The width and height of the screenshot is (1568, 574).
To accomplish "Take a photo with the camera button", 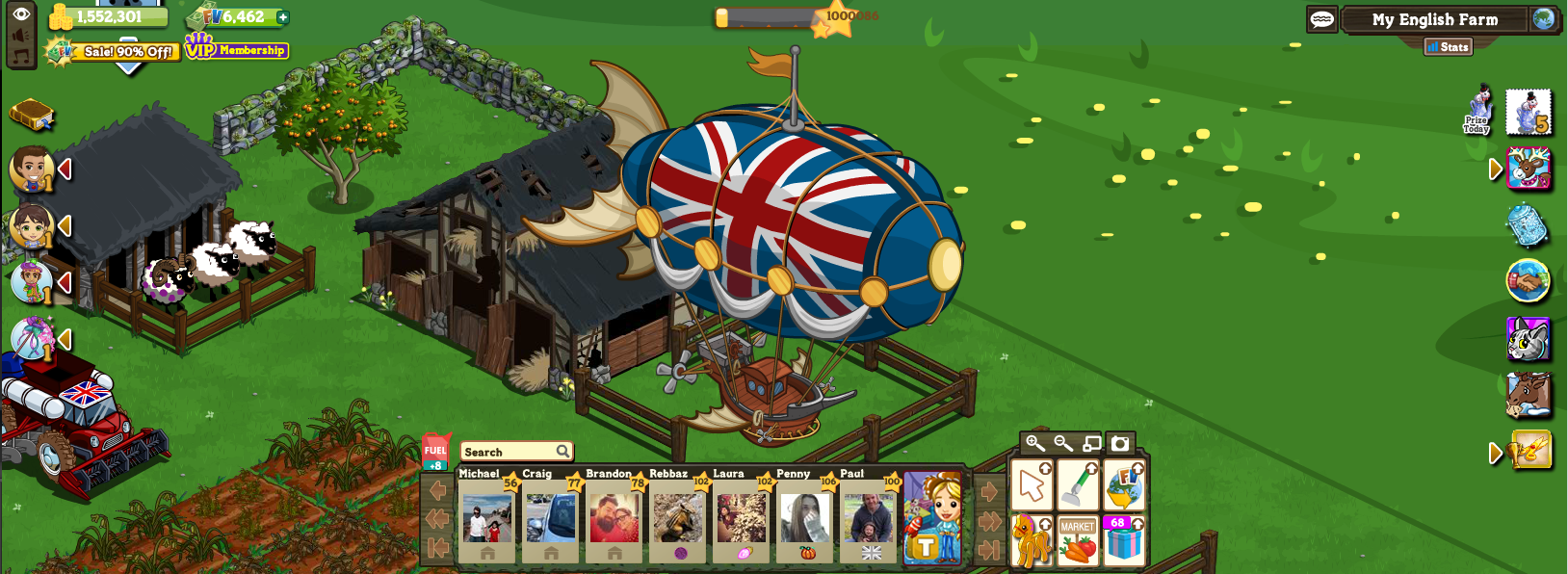I will pyautogui.click(x=1119, y=443).
